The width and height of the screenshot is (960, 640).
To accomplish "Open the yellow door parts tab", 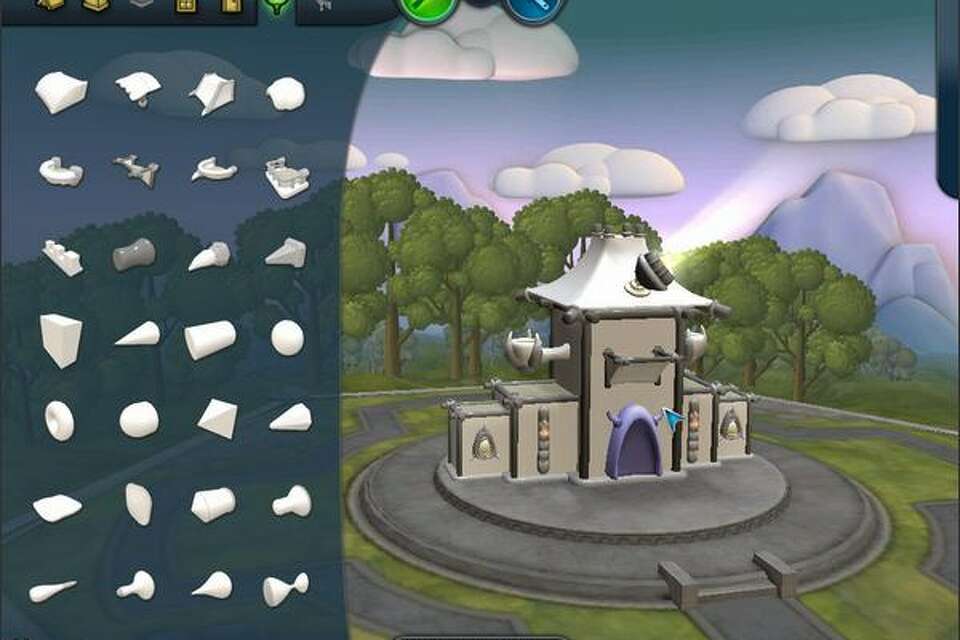I will pos(232,6).
